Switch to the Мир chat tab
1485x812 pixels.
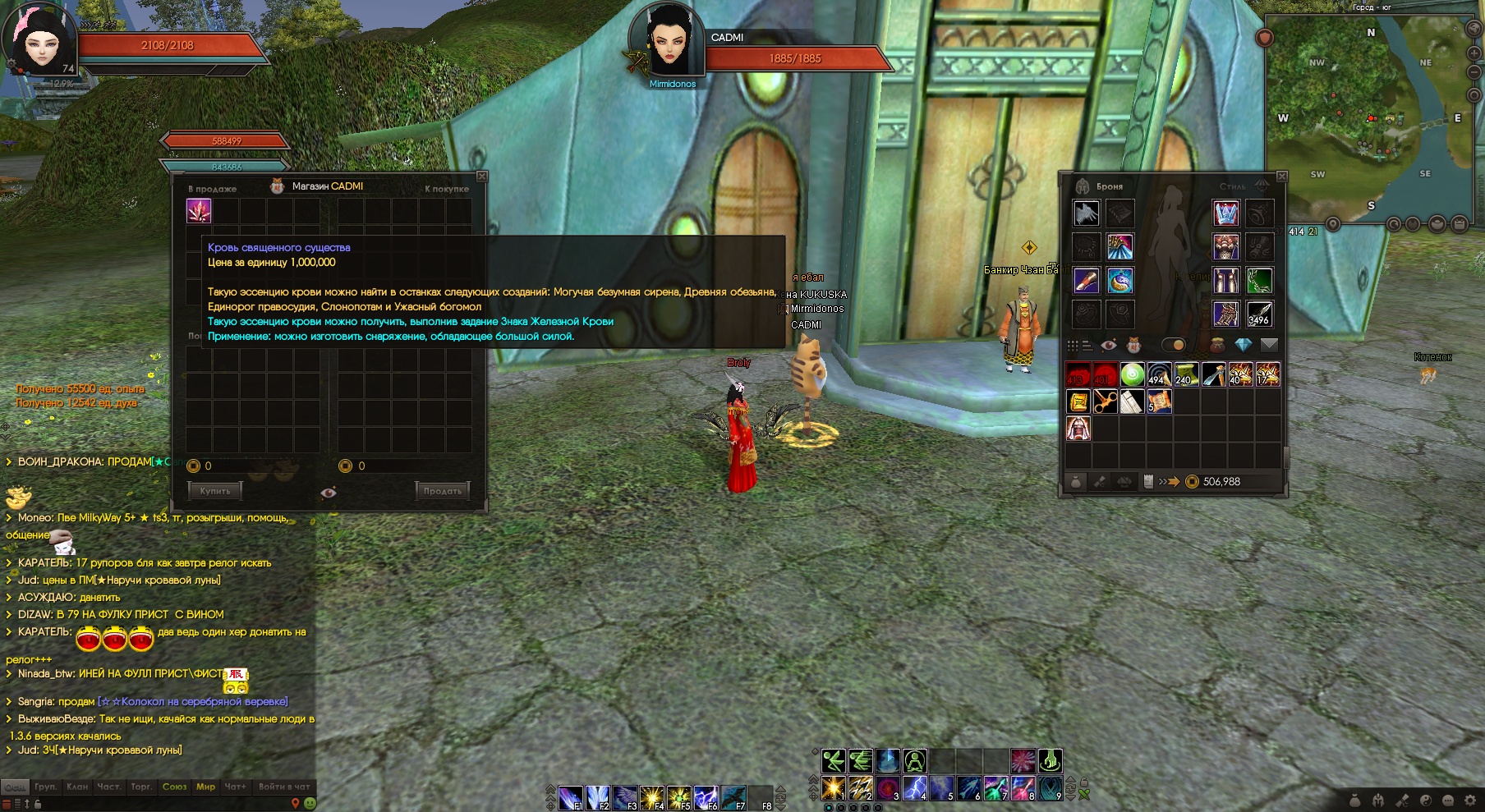click(205, 787)
